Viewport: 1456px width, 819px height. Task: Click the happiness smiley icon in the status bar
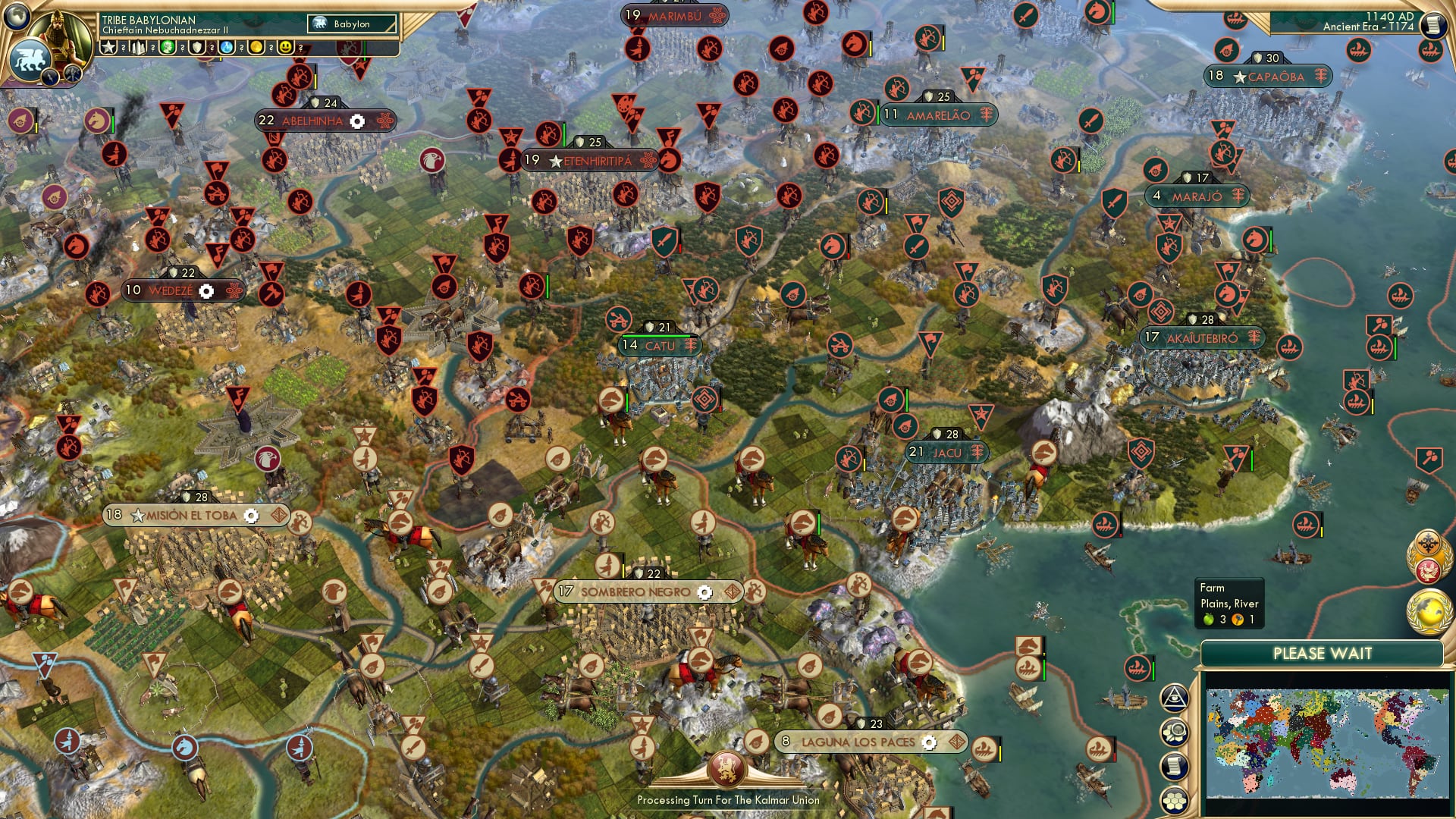click(x=286, y=47)
